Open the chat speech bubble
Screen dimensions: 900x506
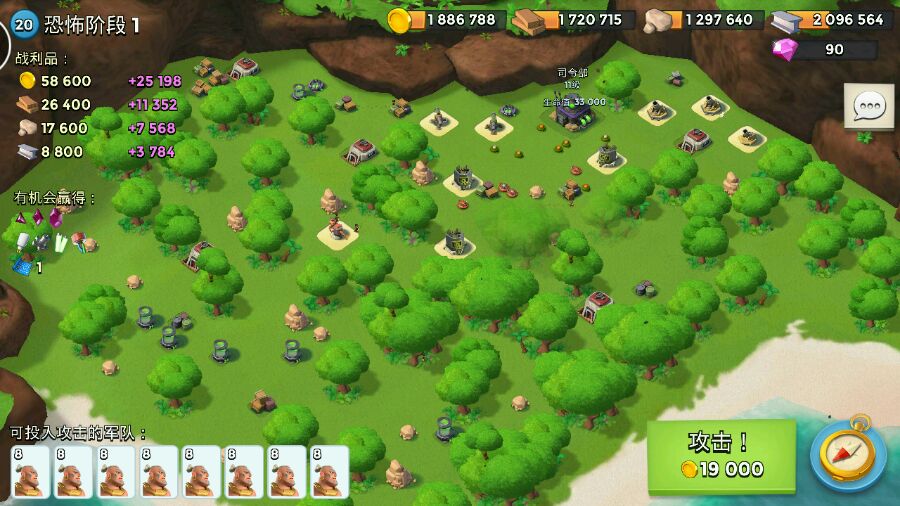(x=868, y=106)
